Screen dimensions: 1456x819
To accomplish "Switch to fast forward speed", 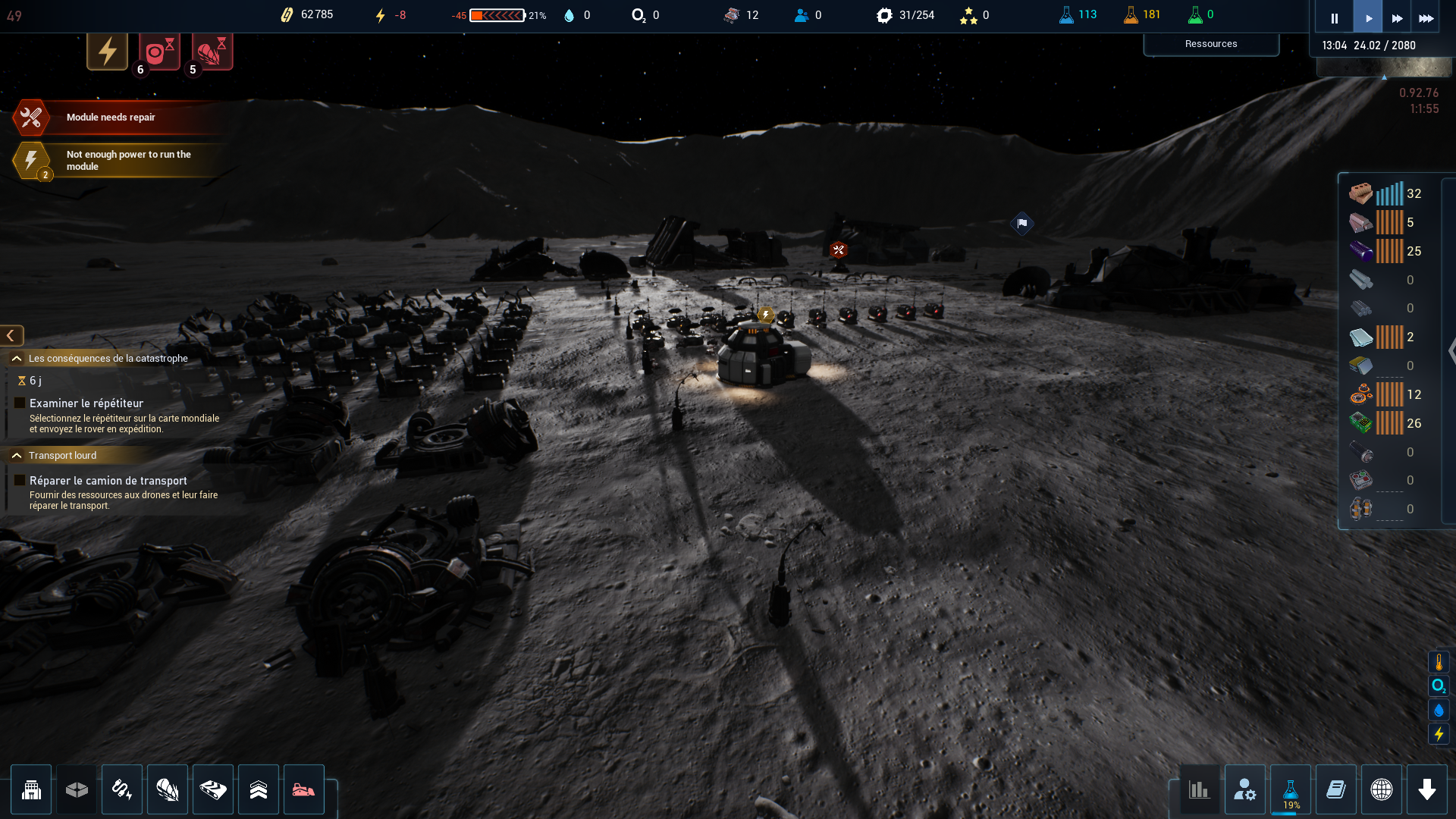I will tap(1397, 18).
